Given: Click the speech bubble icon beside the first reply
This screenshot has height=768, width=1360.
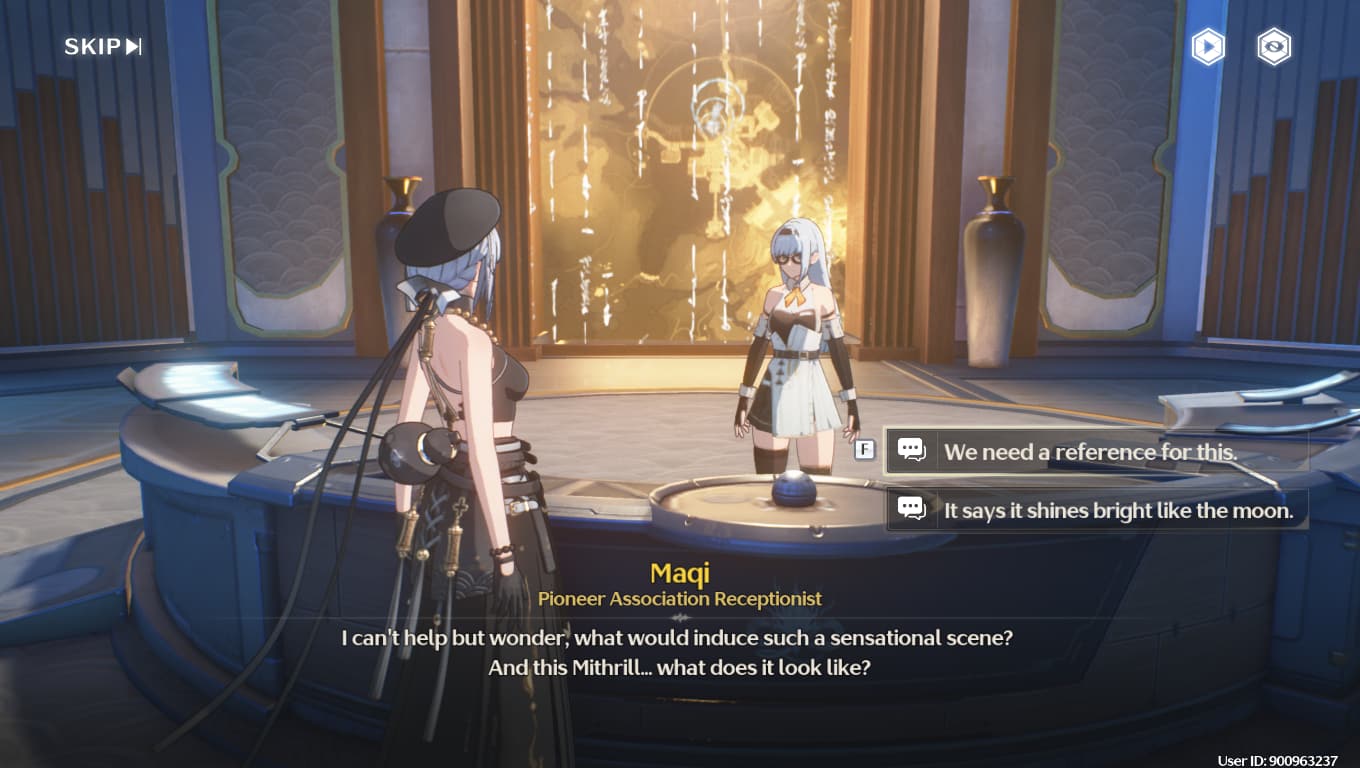Looking at the screenshot, I should 913,451.
